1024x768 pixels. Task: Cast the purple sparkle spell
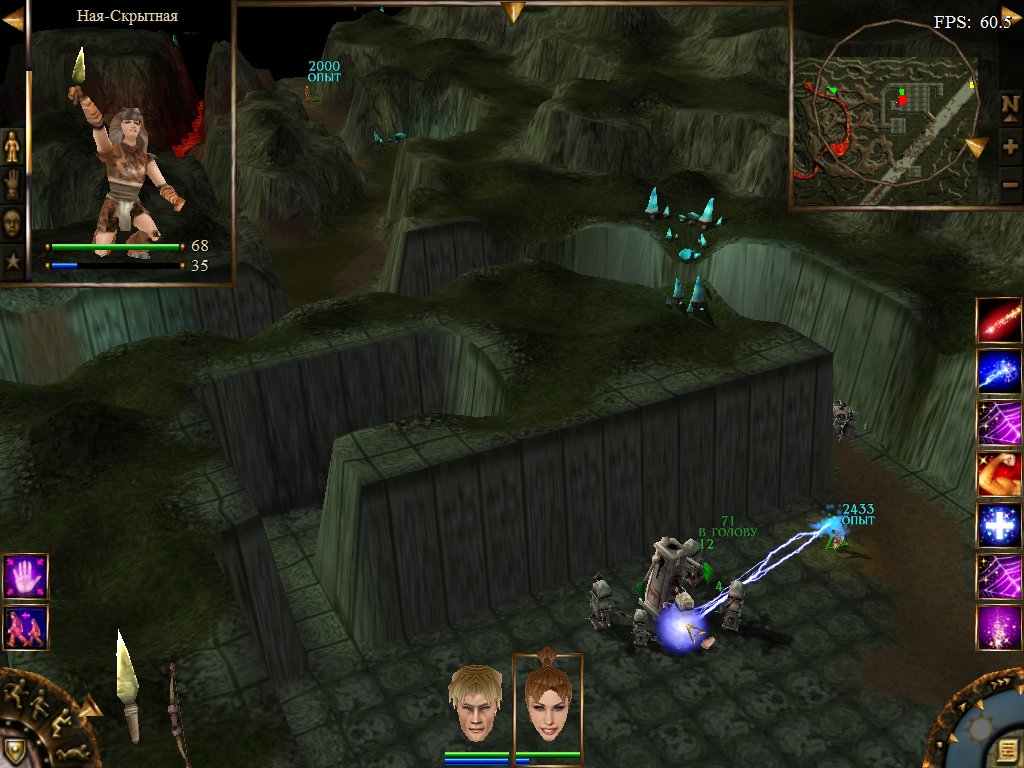[x=999, y=628]
